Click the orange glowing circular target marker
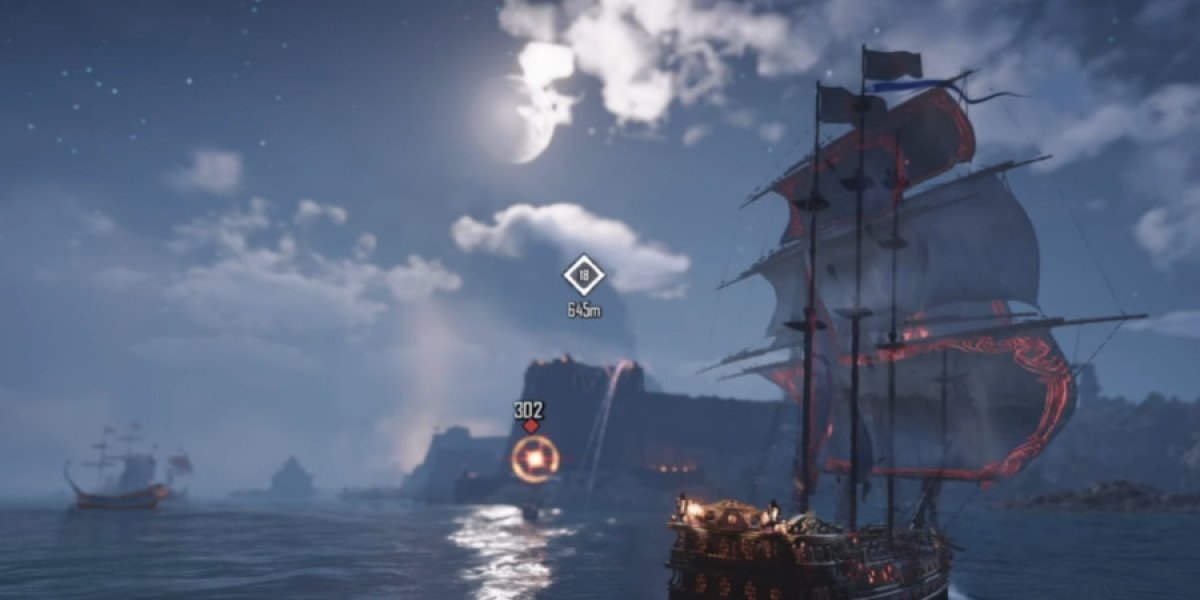 (535, 459)
